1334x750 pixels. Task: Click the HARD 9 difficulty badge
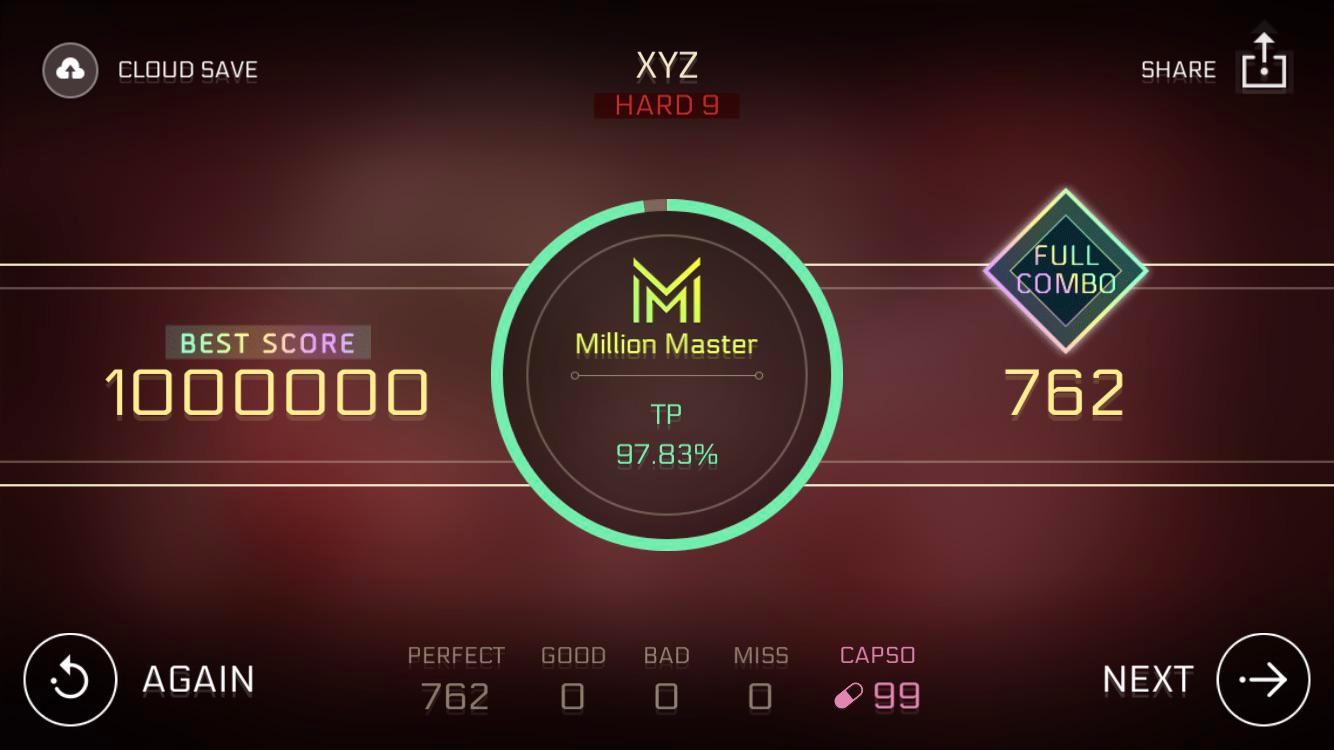pyautogui.click(x=666, y=105)
